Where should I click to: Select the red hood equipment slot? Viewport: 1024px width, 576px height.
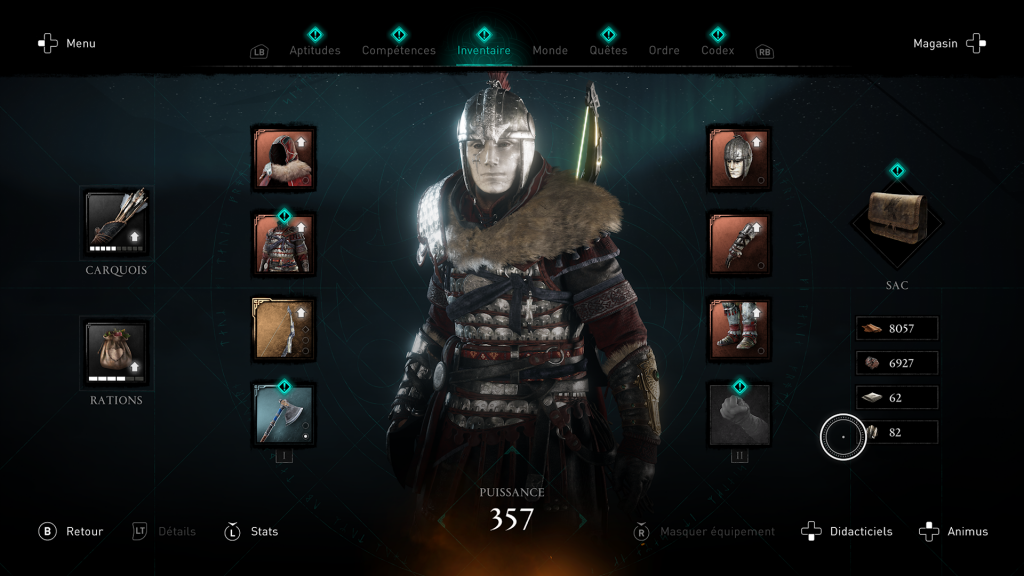[284, 158]
